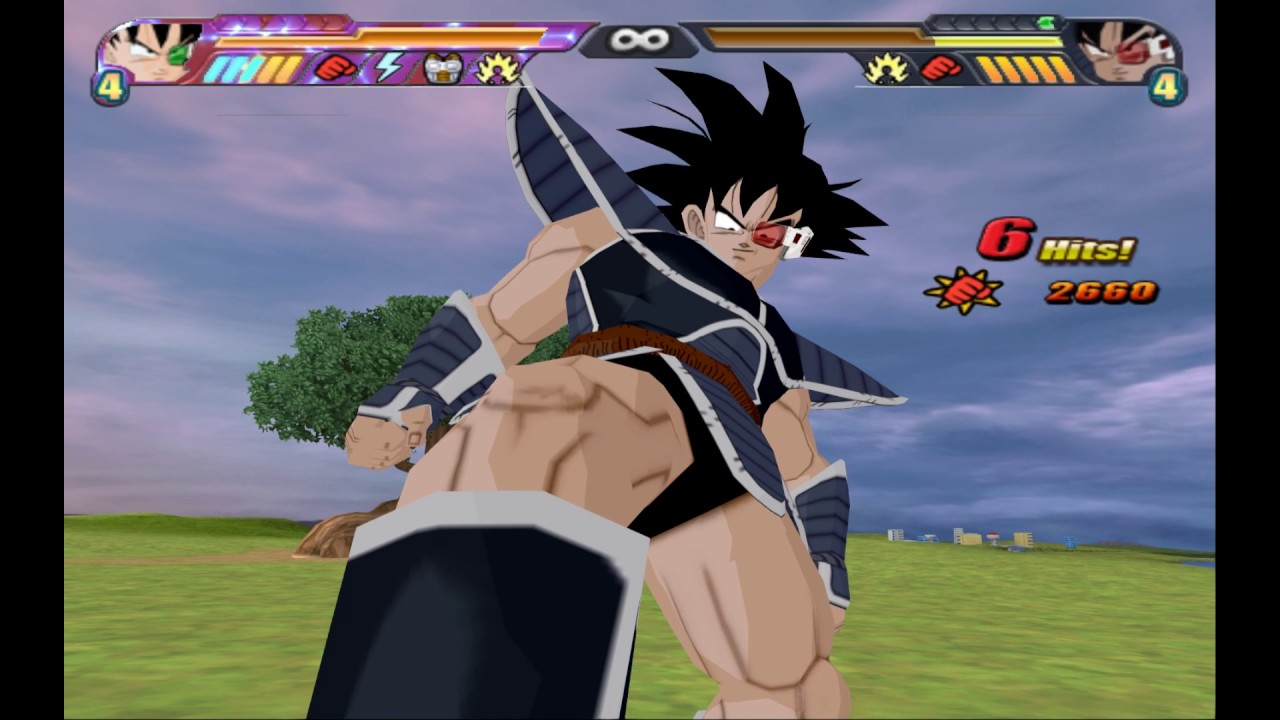
Task: Click the opponent's red fist icon under the health bar
Action: (940, 68)
